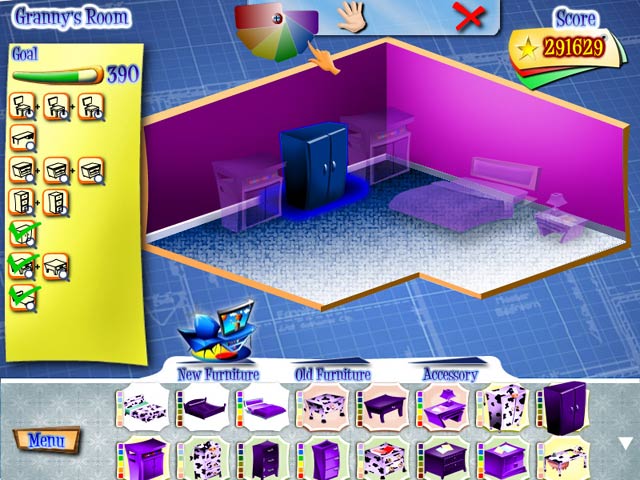Image resolution: width=640 pixels, height=480 pixels.
Task: Click the paint palette bird mascot
Action: tap(215, 333)
